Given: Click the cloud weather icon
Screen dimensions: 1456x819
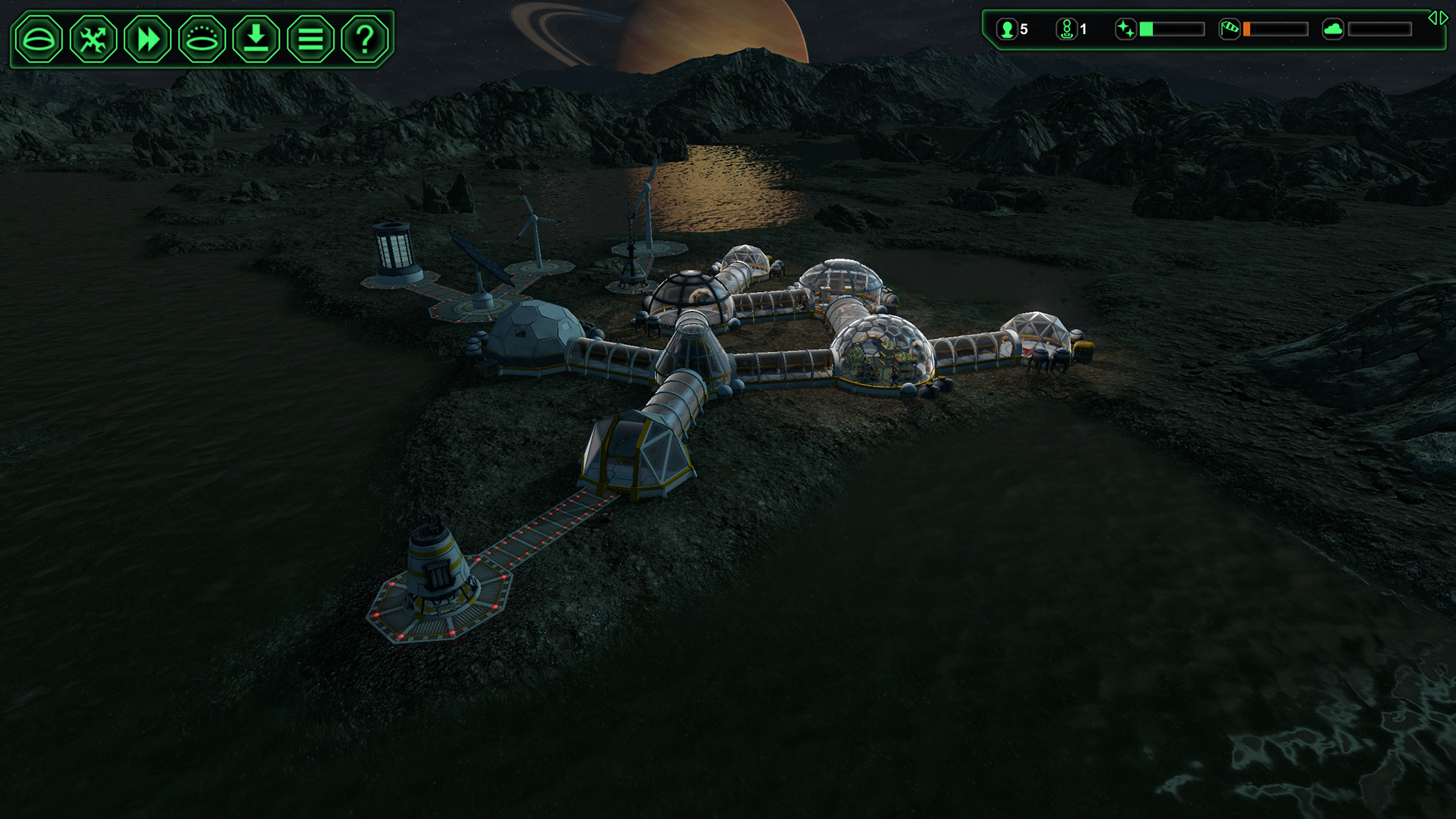Looking at the screenshot, I should (x=1333, y=30).
